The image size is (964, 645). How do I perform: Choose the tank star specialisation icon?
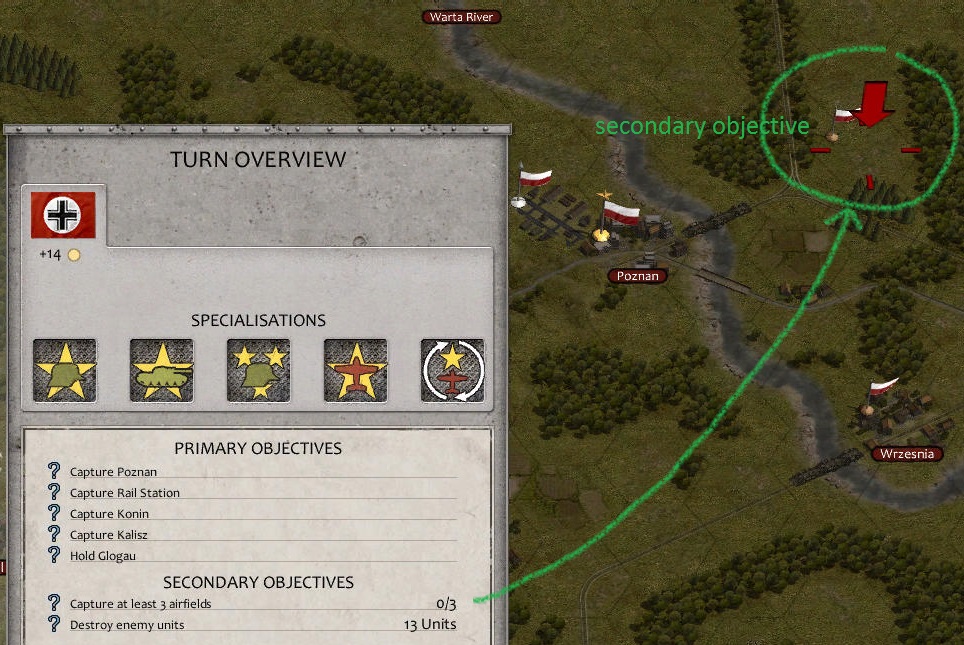(162, 371)
